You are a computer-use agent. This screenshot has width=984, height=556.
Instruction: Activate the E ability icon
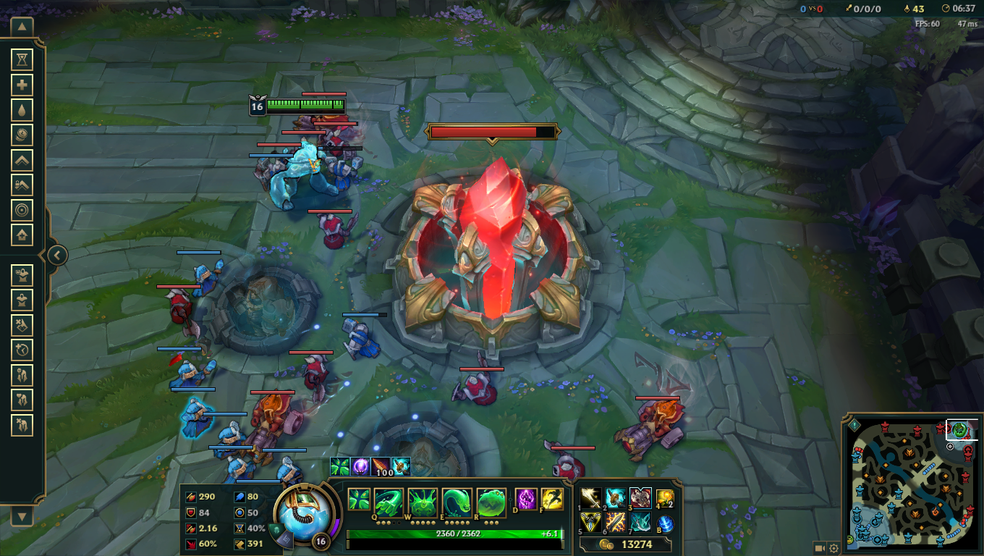pyautogui.click(x=456, y=500)
